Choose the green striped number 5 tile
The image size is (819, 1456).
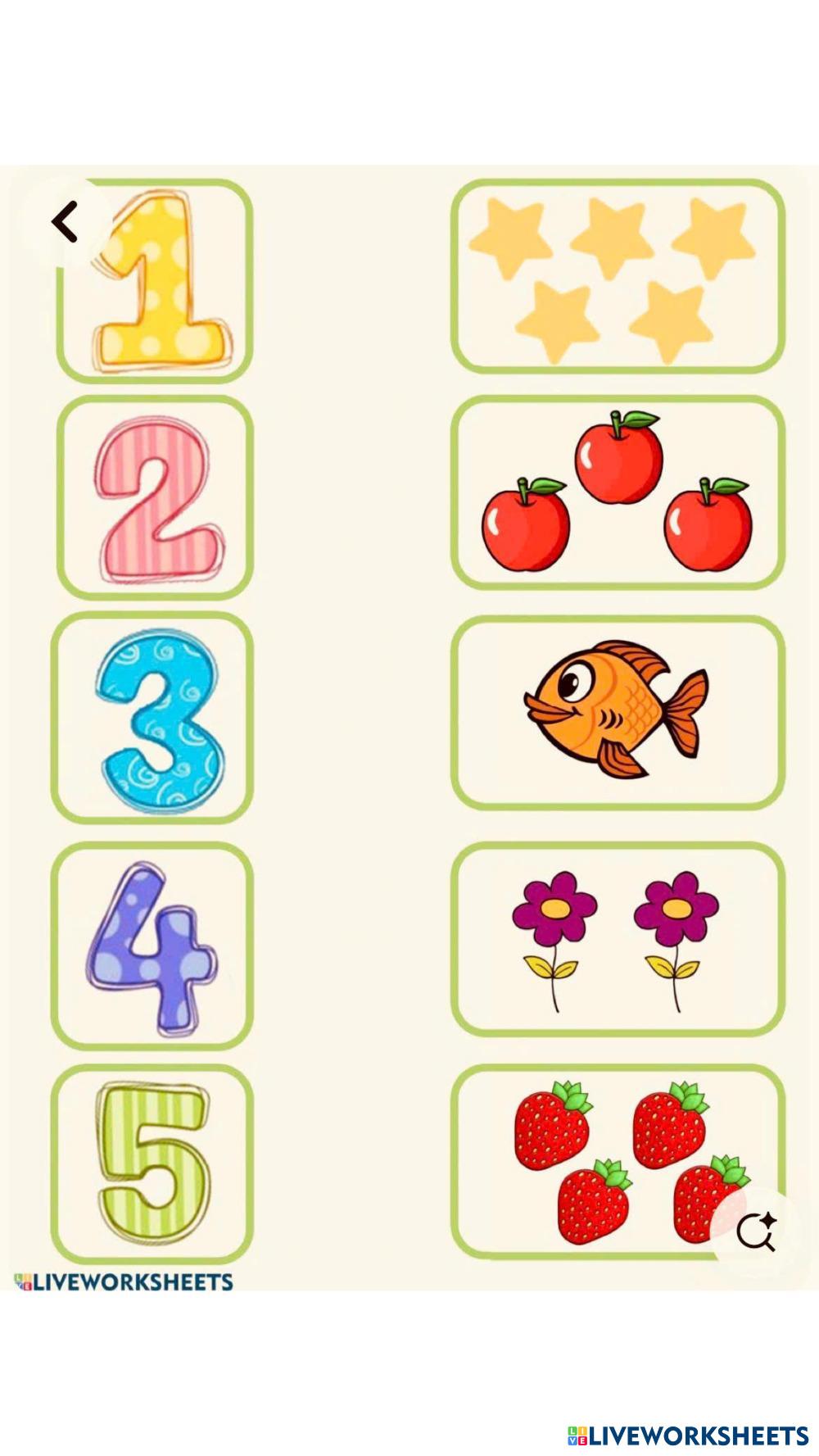click(x=153, y=1163)
